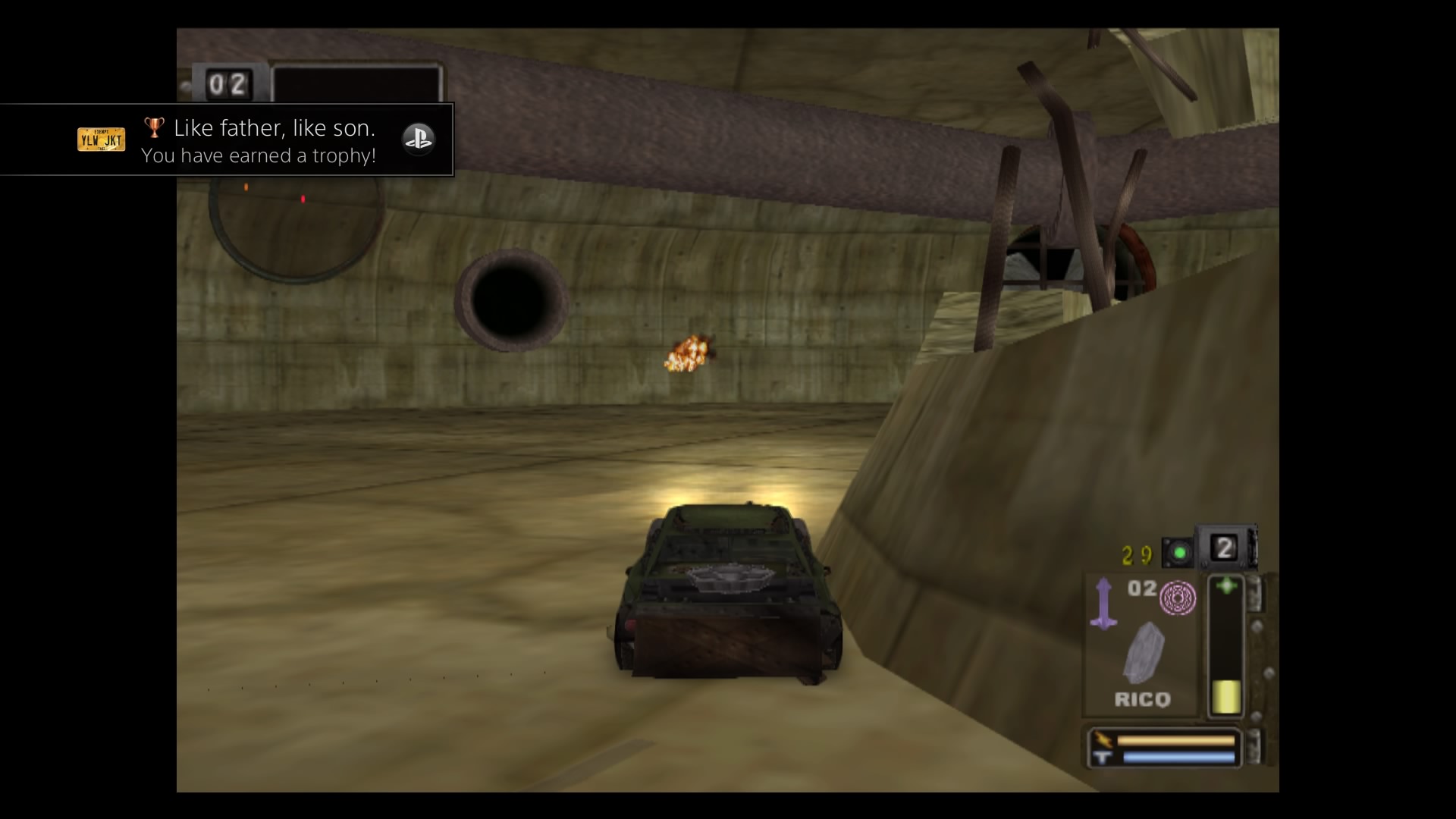Click the bronze trophy icon in the notification
The width and height of the screenshot is (1456, 819).
(155, 127)
